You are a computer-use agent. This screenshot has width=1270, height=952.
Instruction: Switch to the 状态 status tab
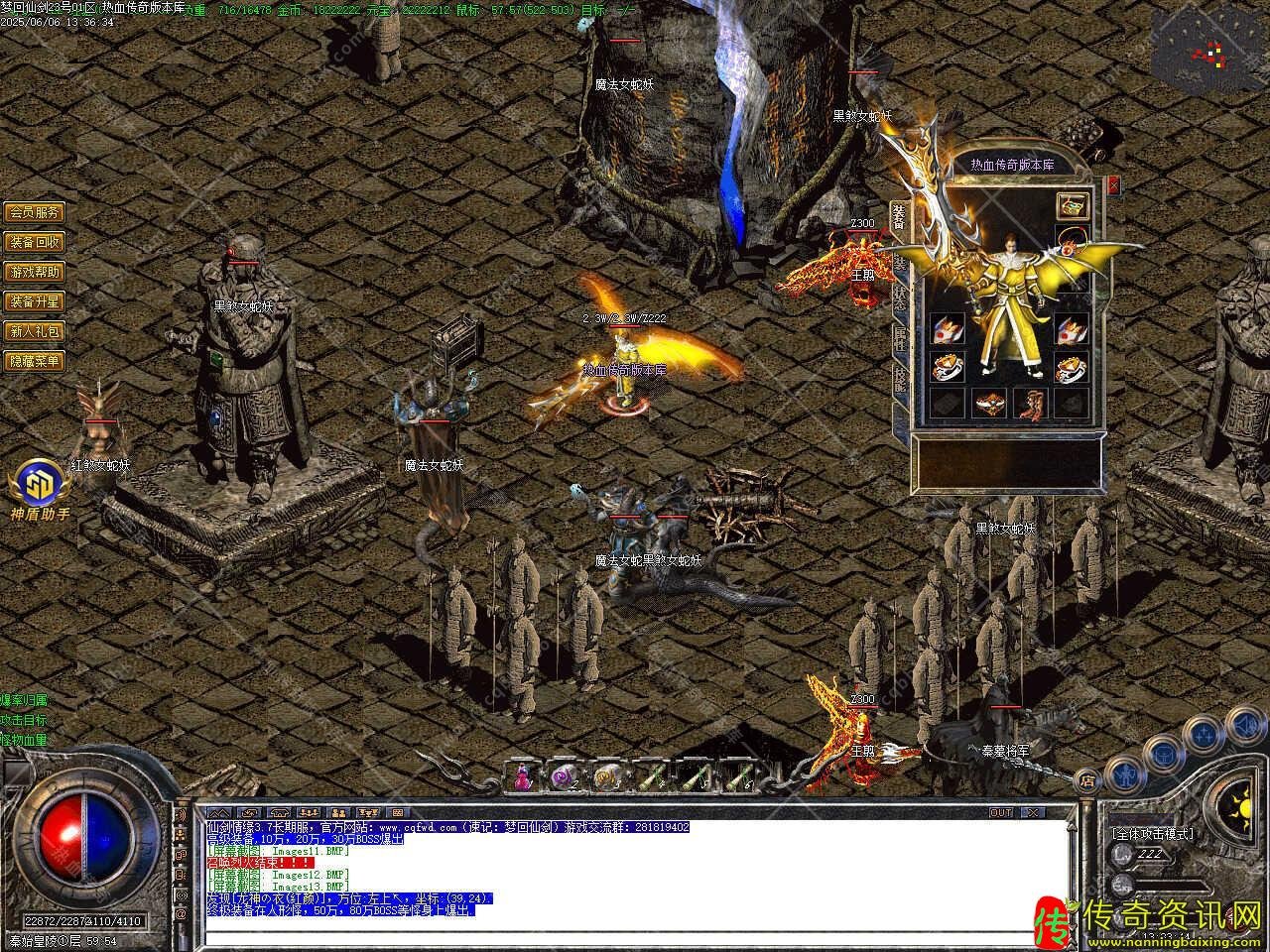(900, 299)
